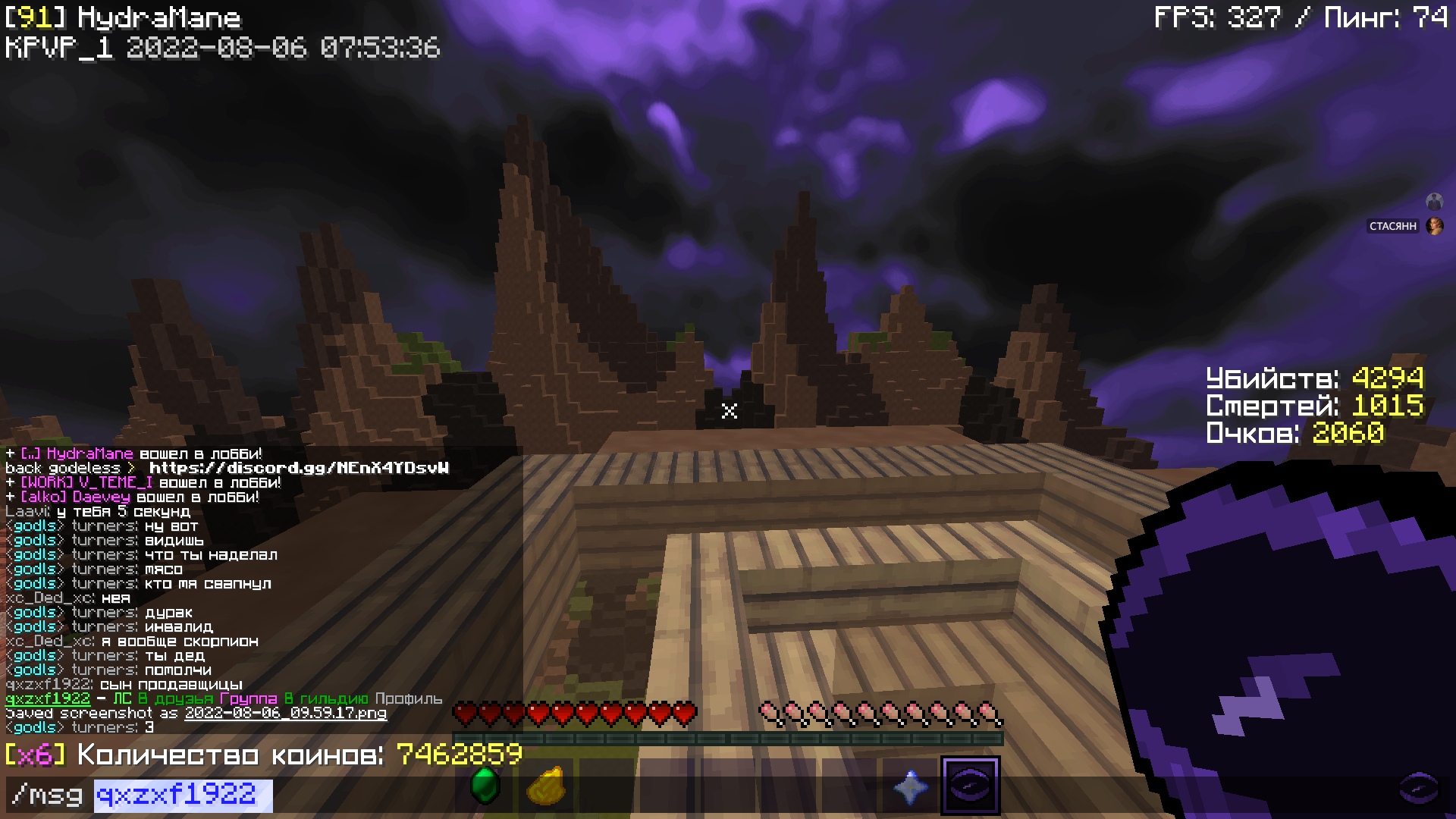Click the СТАСЯНН voice overlay avatar
This screenshot has height=819, width=1456.
click(x=1434, y=226)
